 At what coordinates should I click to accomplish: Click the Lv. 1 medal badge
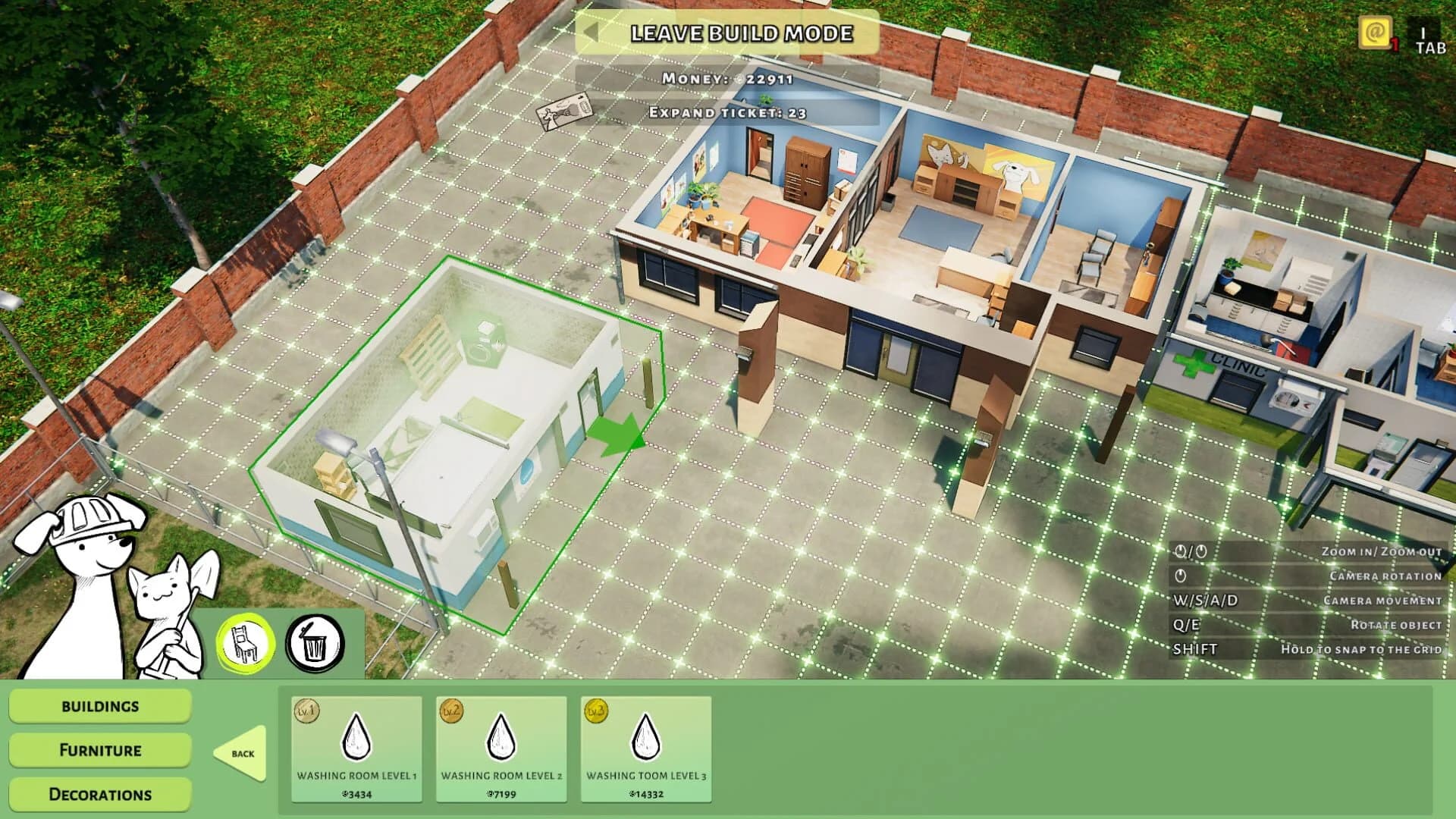(x=306, y=710)
